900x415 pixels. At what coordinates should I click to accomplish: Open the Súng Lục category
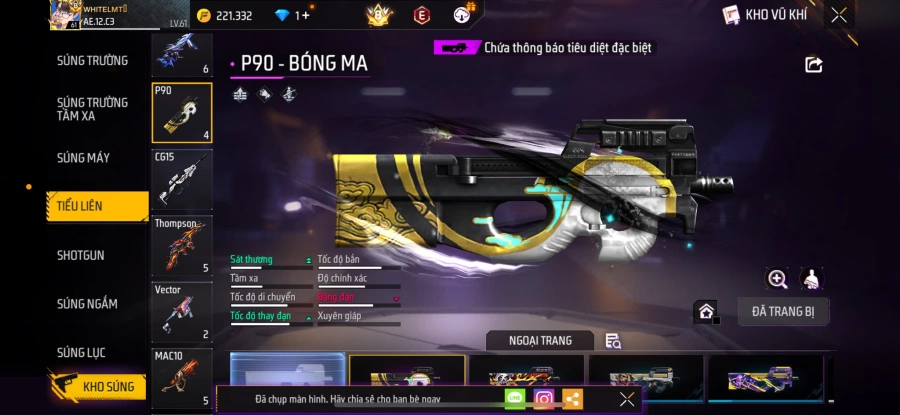[x=81, y=352]
